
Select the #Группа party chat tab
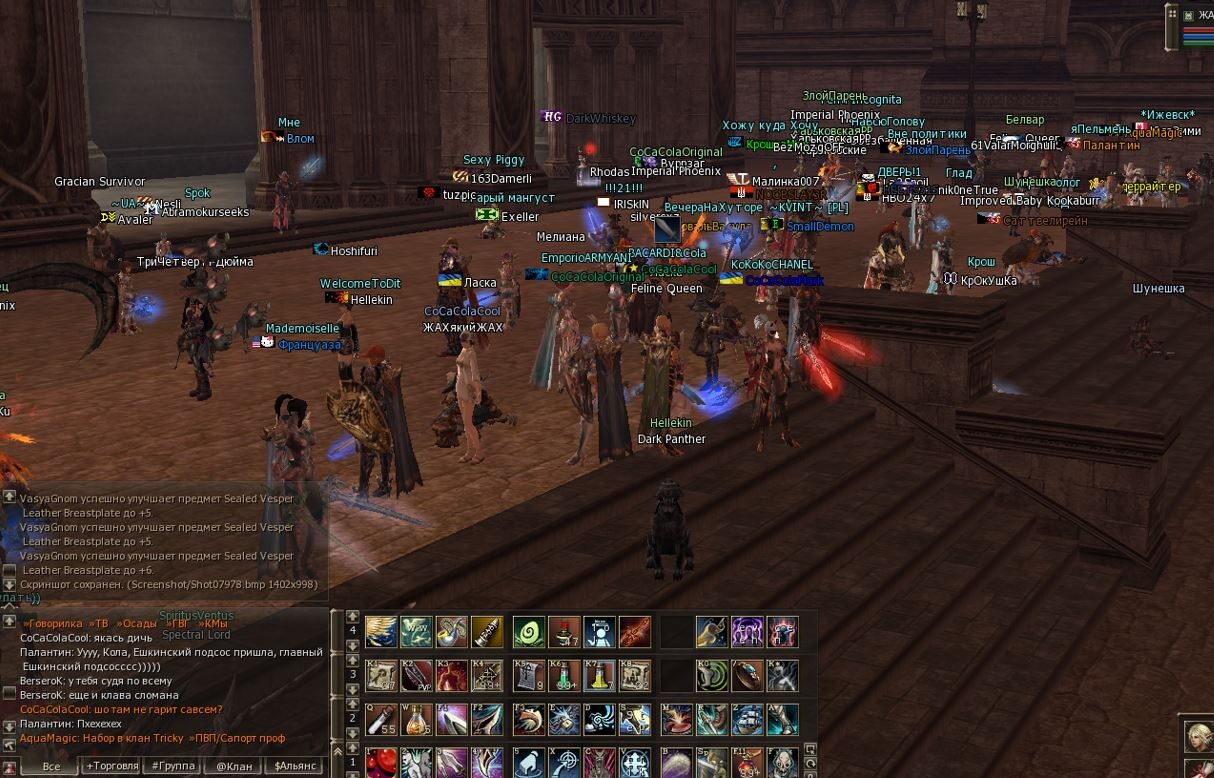(x=171, y=766)
